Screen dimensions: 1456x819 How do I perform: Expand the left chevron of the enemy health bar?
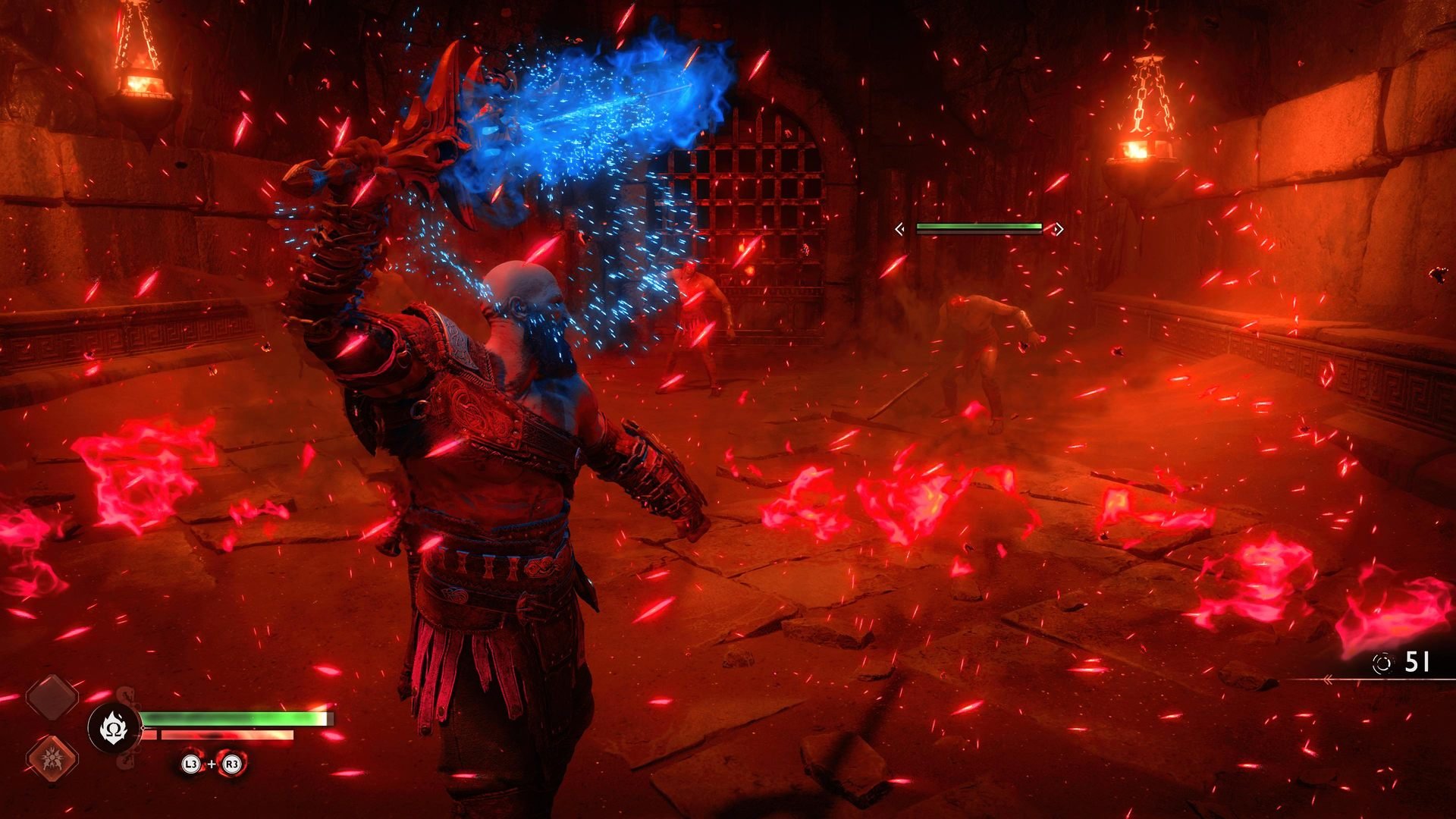[899, 229]
